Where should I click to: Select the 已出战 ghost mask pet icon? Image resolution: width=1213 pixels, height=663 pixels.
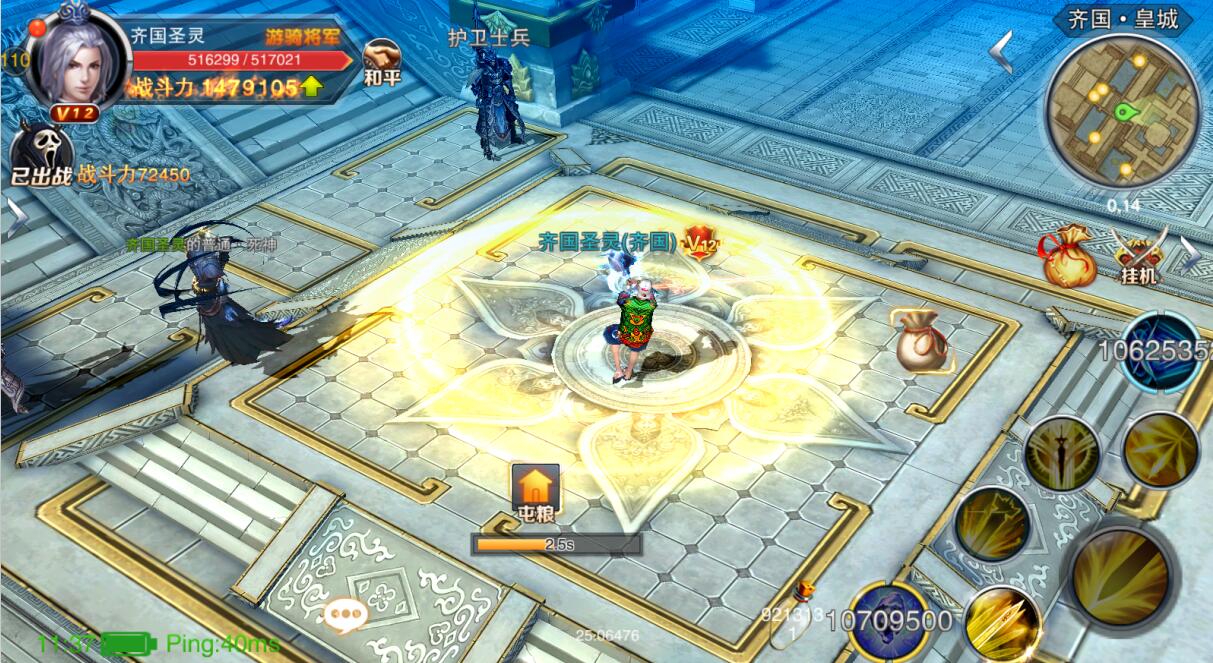tap(40, 155)
